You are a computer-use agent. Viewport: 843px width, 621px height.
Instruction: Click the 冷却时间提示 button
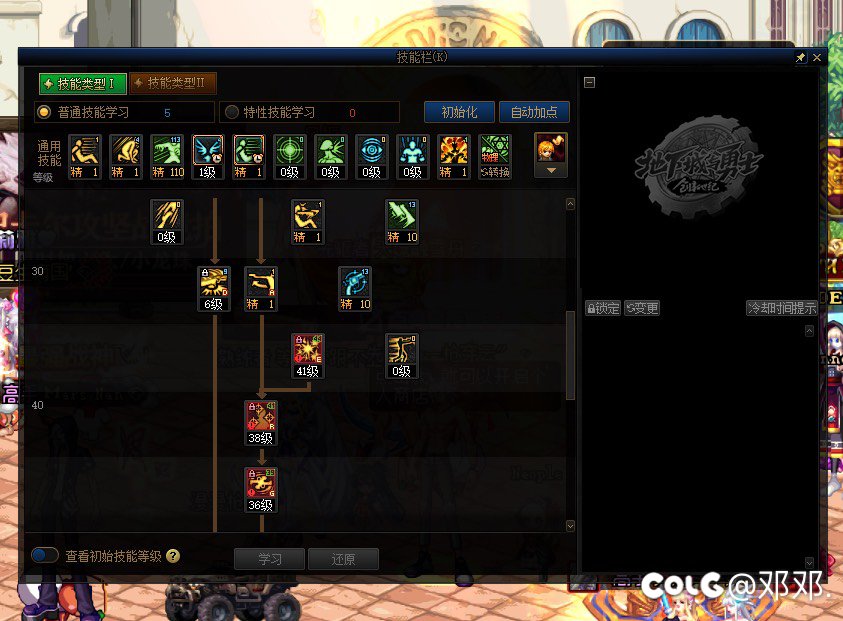point(782,308)
